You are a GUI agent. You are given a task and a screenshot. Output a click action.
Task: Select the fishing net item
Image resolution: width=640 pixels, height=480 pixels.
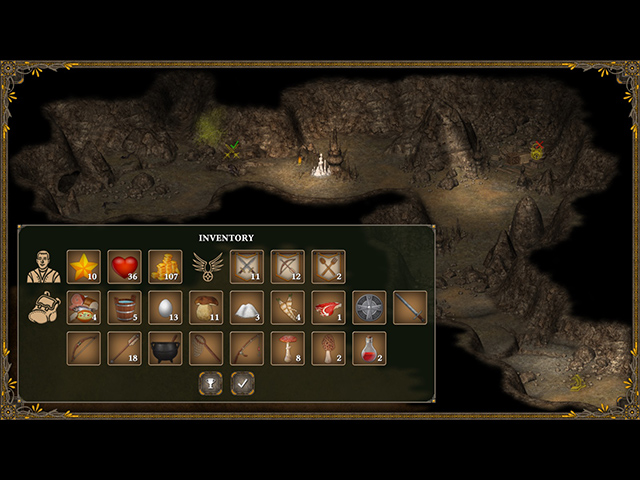tap(206, 349)
